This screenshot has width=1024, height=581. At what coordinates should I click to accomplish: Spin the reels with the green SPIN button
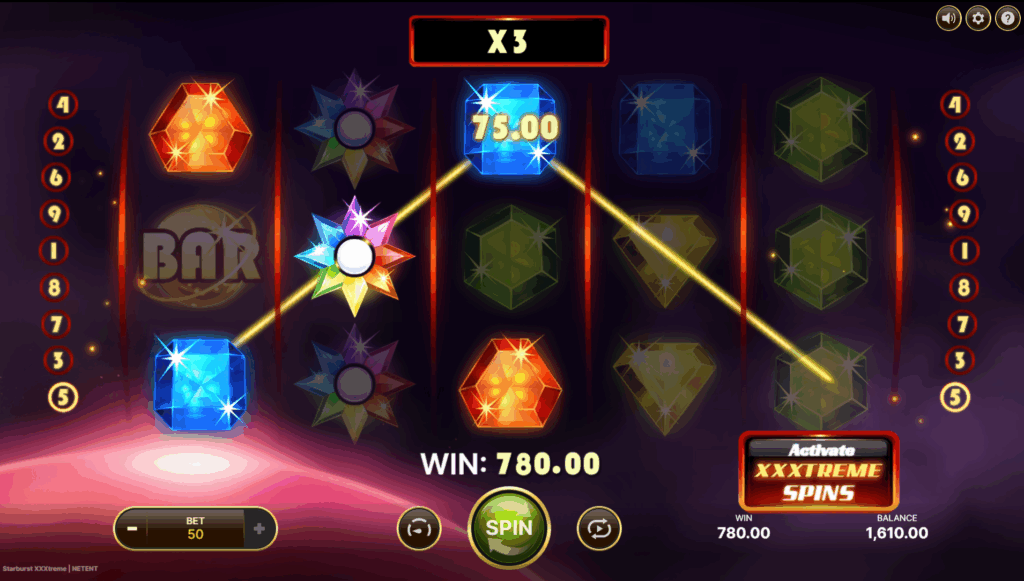(509, 527)
